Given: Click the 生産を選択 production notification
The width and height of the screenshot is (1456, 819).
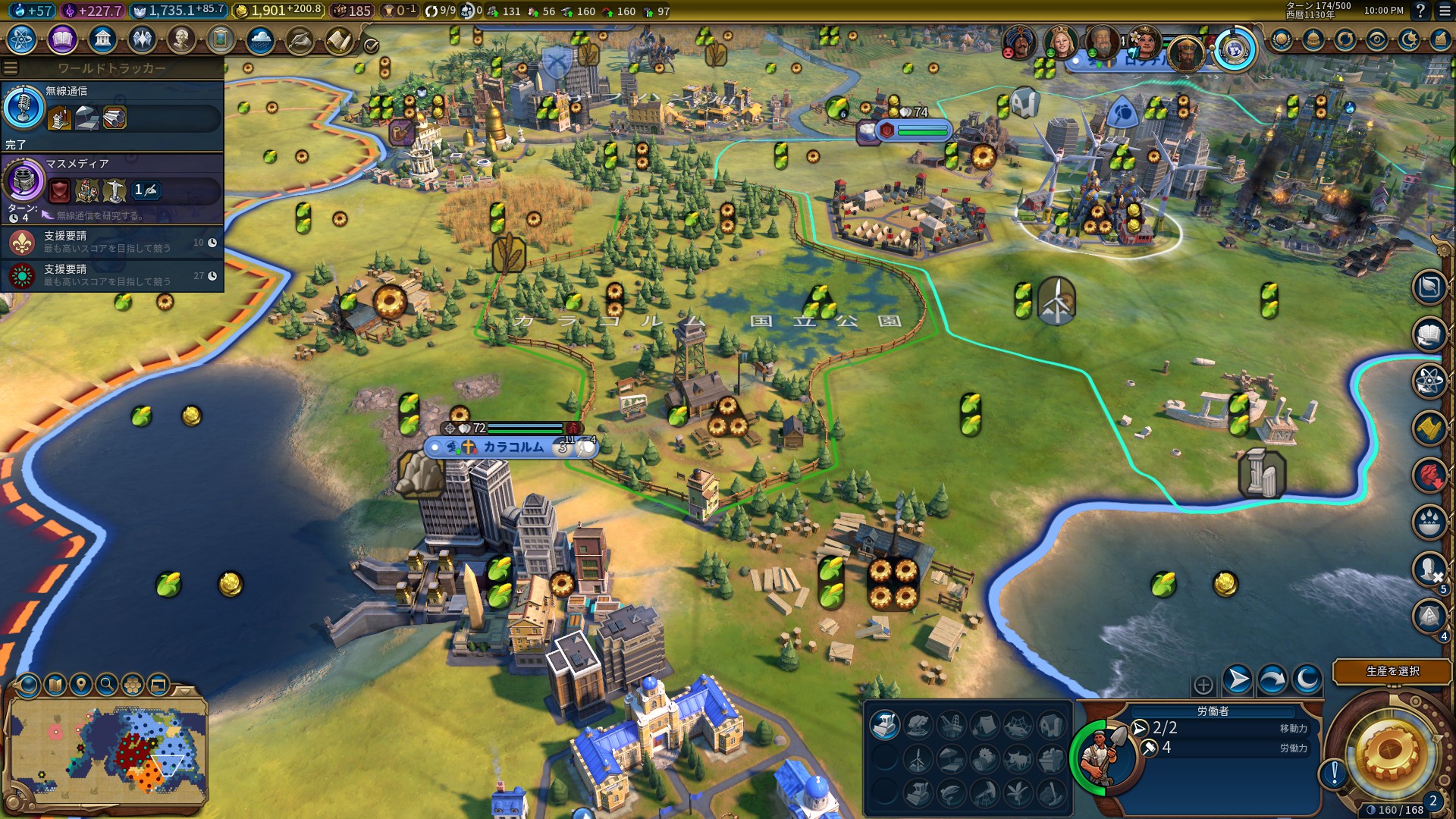Looking at the screenshot, I should [x=1392, y=671].
